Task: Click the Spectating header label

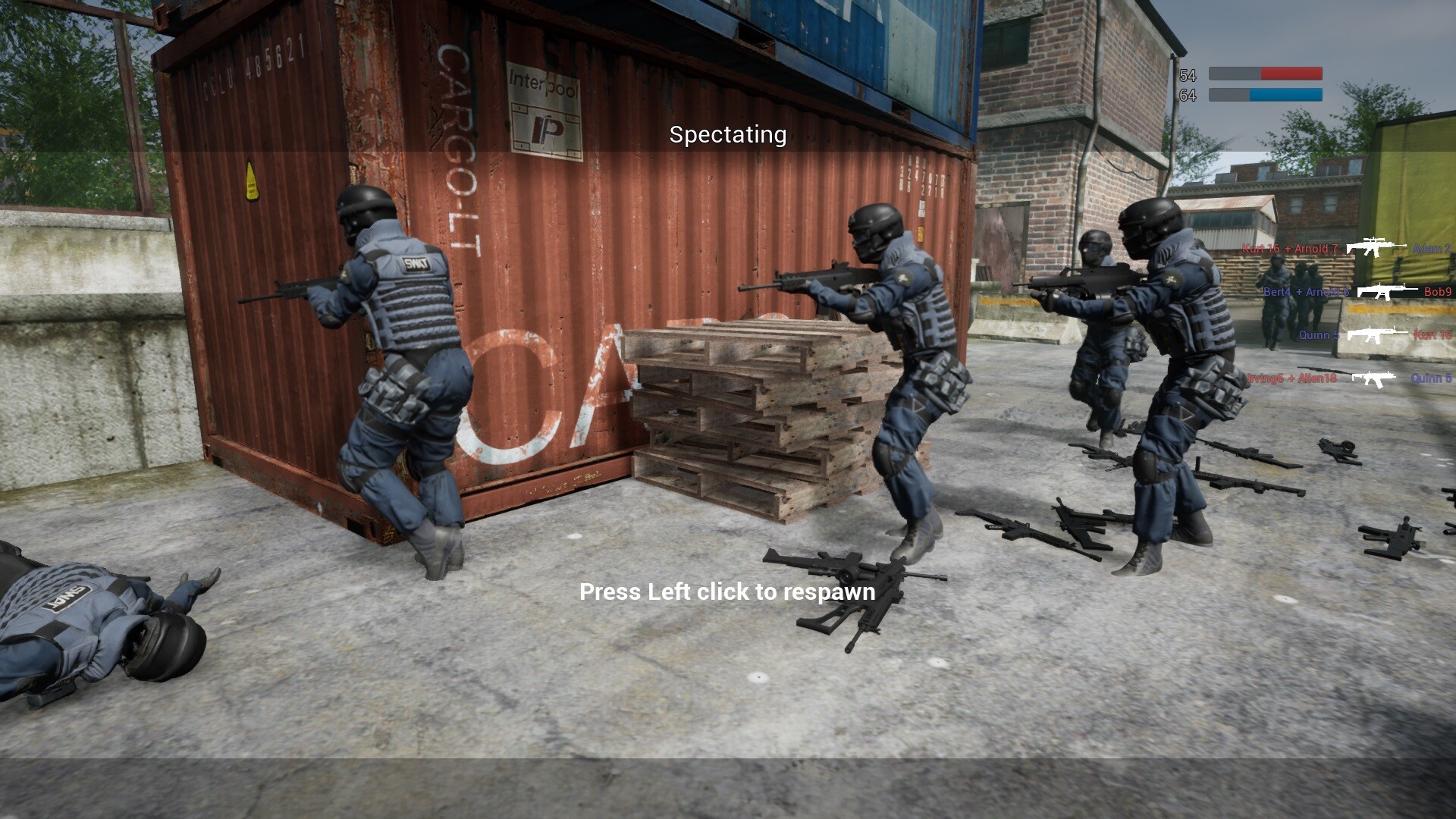Action: [x=726, y=135]
